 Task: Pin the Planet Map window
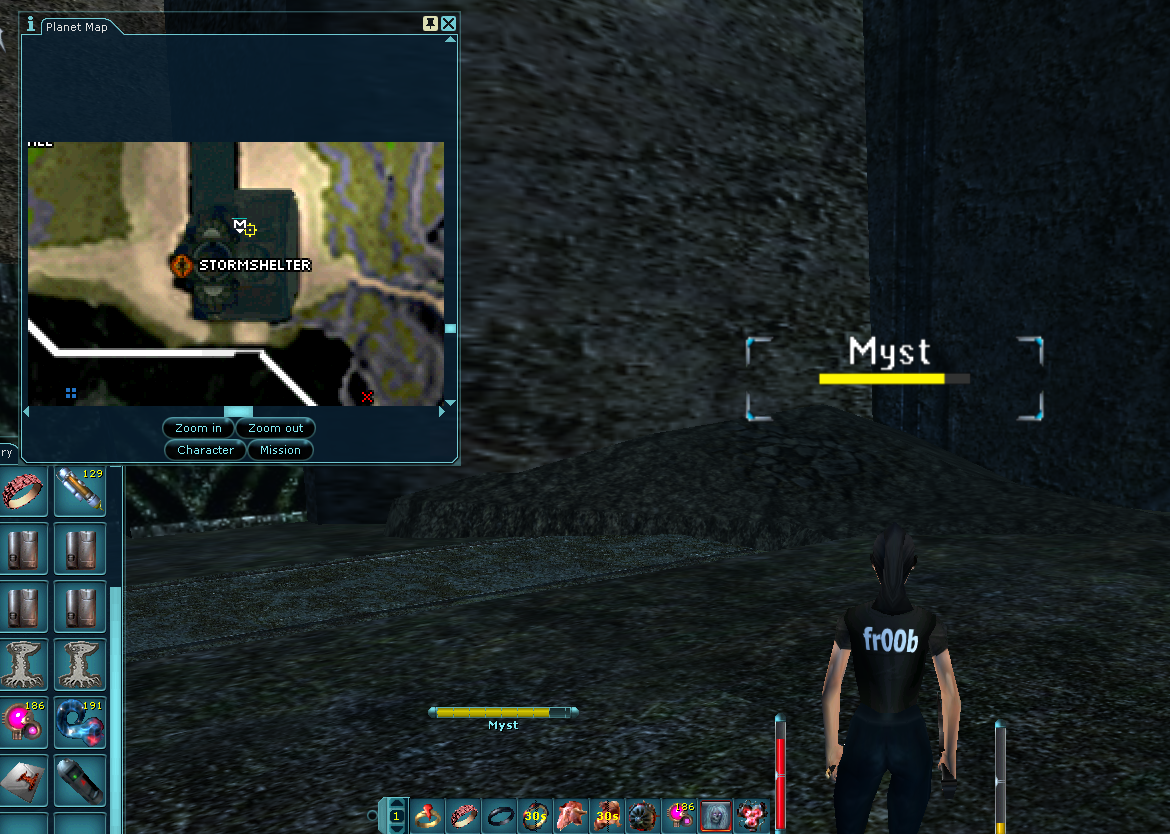(x=431, y=24)
